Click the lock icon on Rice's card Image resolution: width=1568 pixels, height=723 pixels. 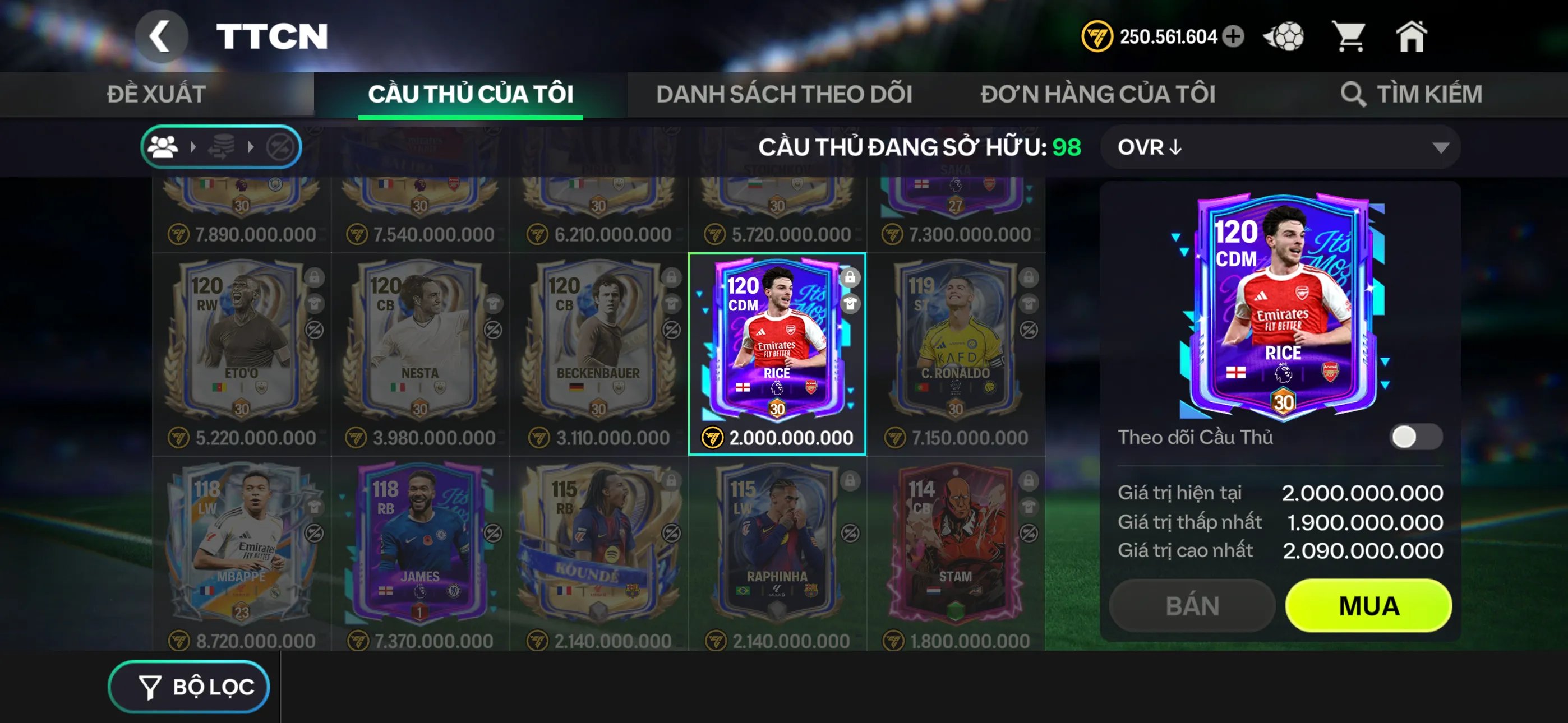click(x=850, y=279)
